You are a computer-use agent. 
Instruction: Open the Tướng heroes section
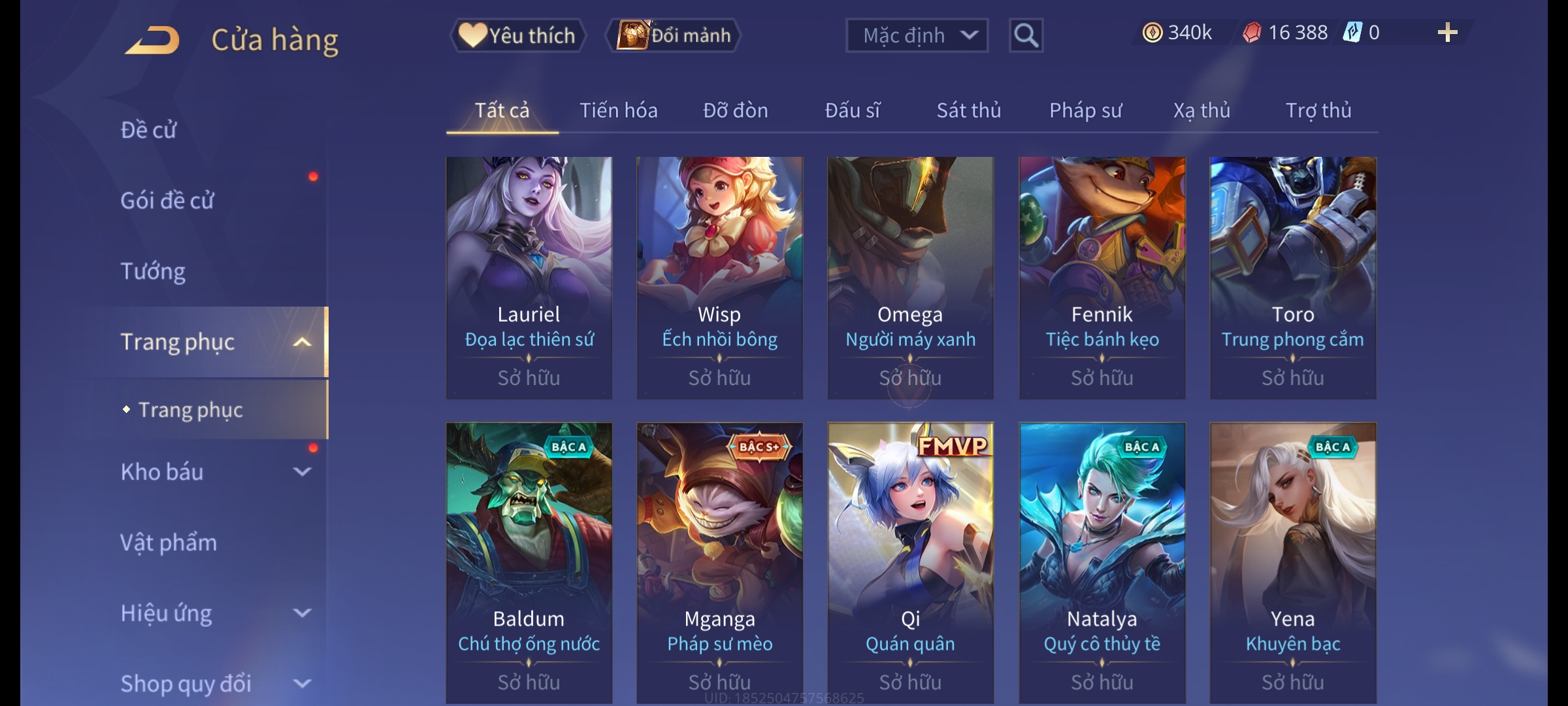[153, 271]
